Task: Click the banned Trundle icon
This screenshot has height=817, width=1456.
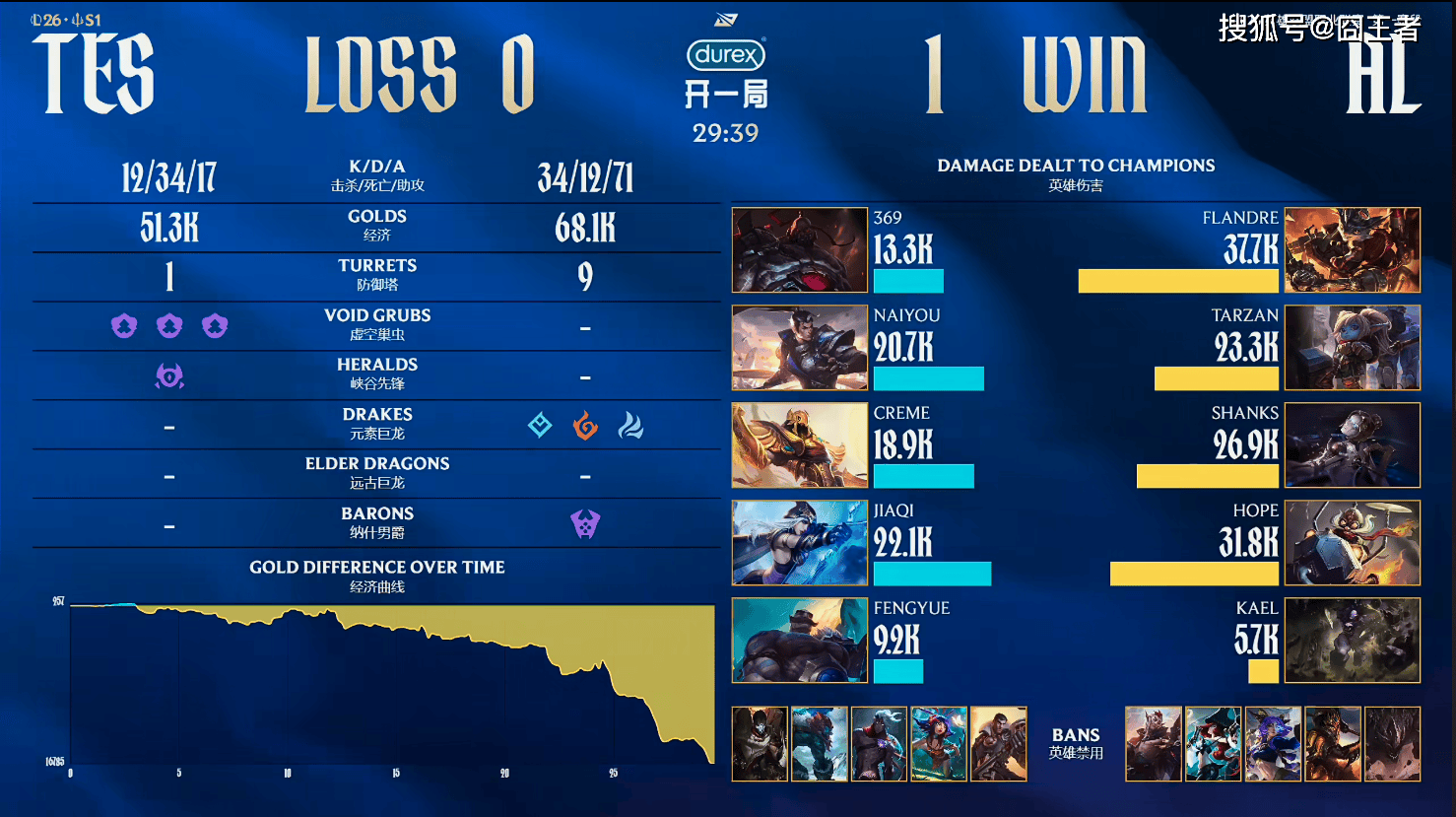Action: pyautogui.click(x=819, y=744)
